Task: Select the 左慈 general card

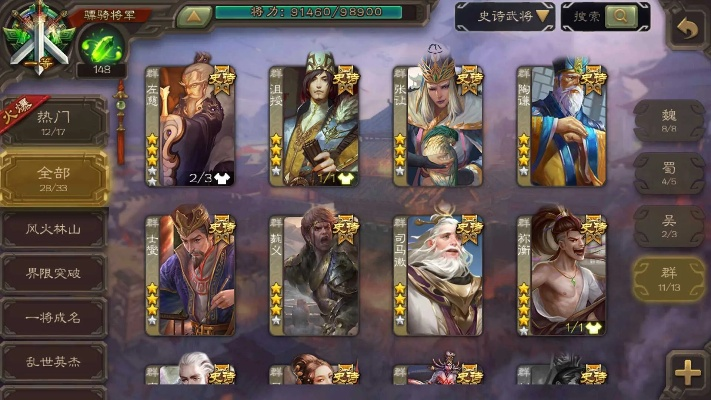Action: (190, 125)
